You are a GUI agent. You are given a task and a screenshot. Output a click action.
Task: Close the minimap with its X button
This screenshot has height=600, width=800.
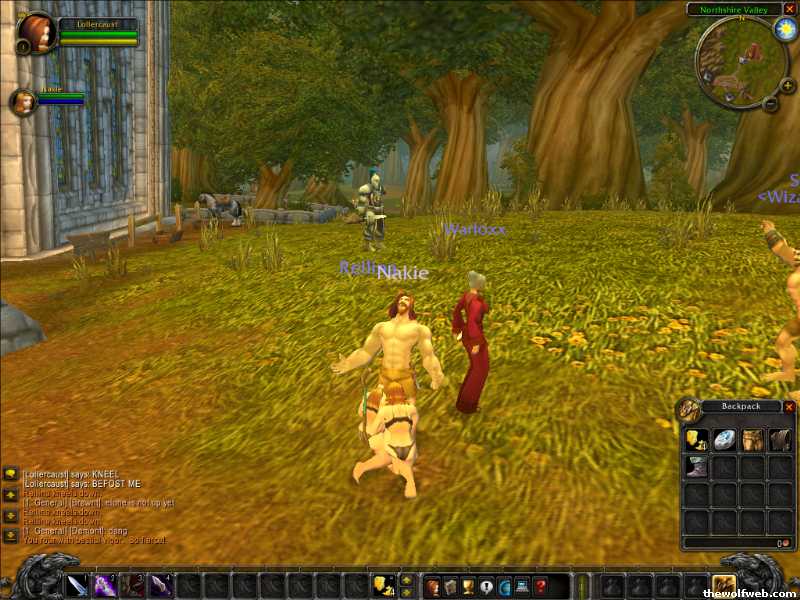tap(789, 9)
